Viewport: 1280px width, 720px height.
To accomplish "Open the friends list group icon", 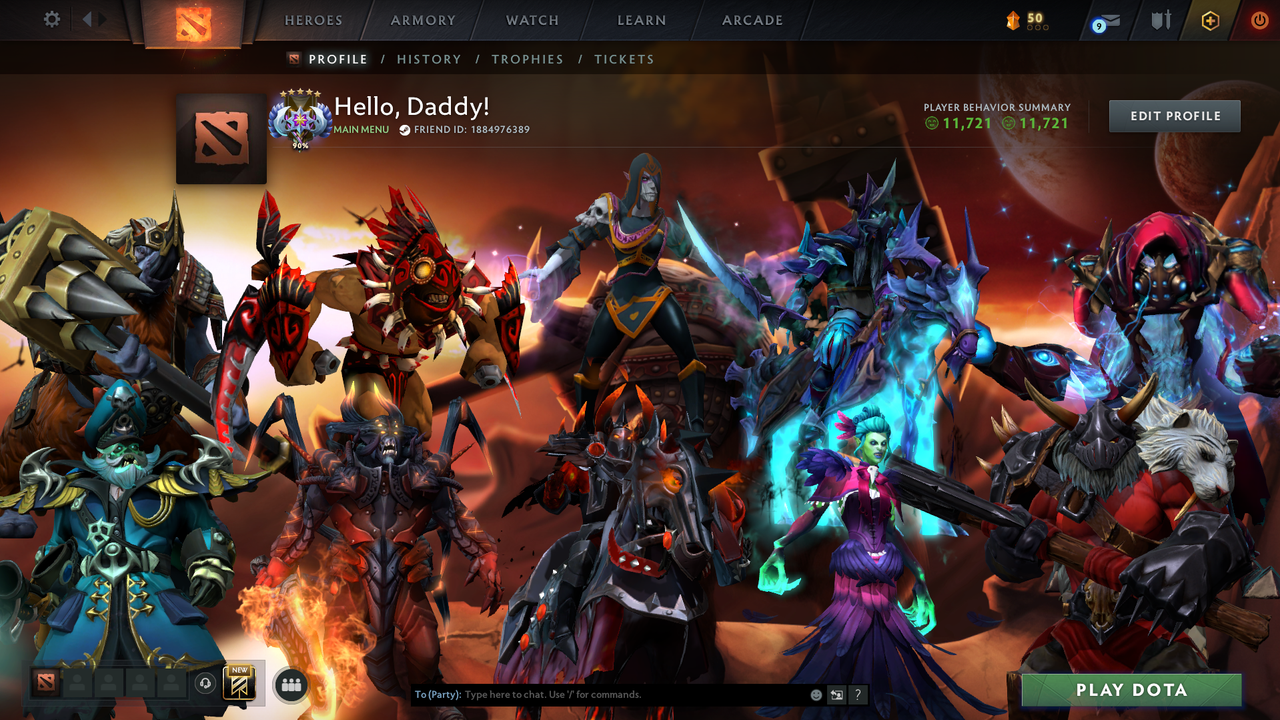I will click(289, 683).
